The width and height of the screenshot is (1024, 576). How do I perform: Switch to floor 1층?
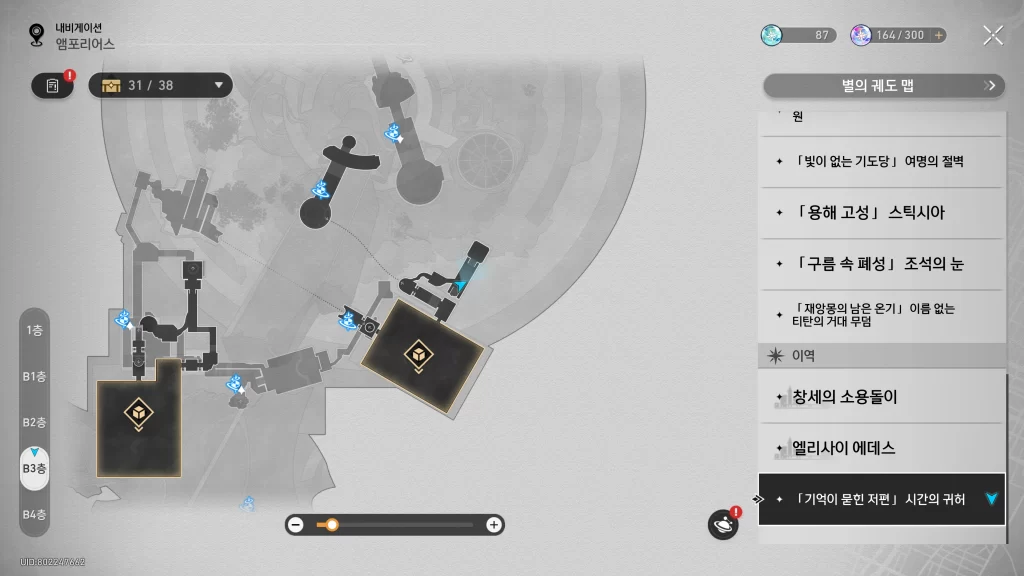point(34,330)
